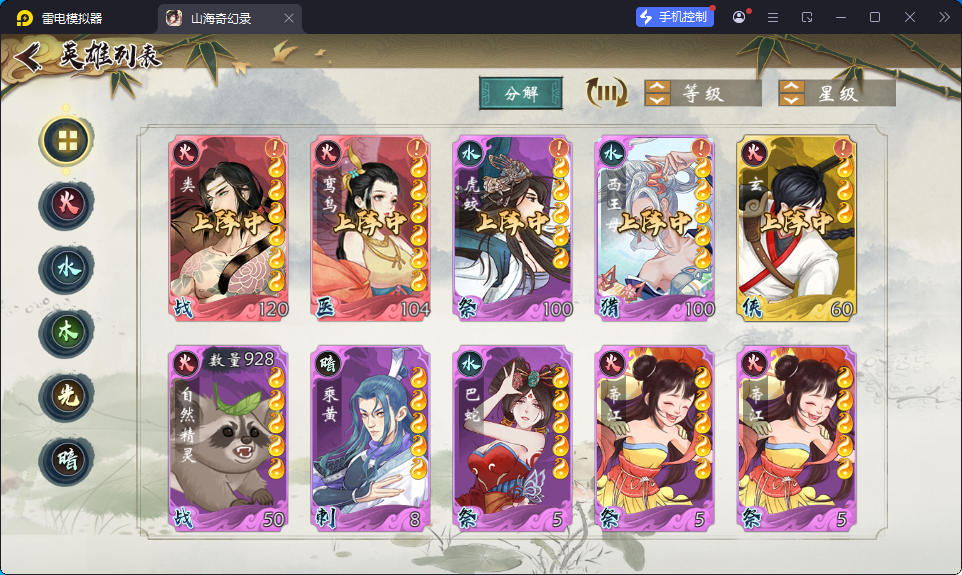Sort heroes by 星级 star rank
Image resolution: width=962 pixels, height=575 pixels.
pyautogui.click(x=836, y=93)
